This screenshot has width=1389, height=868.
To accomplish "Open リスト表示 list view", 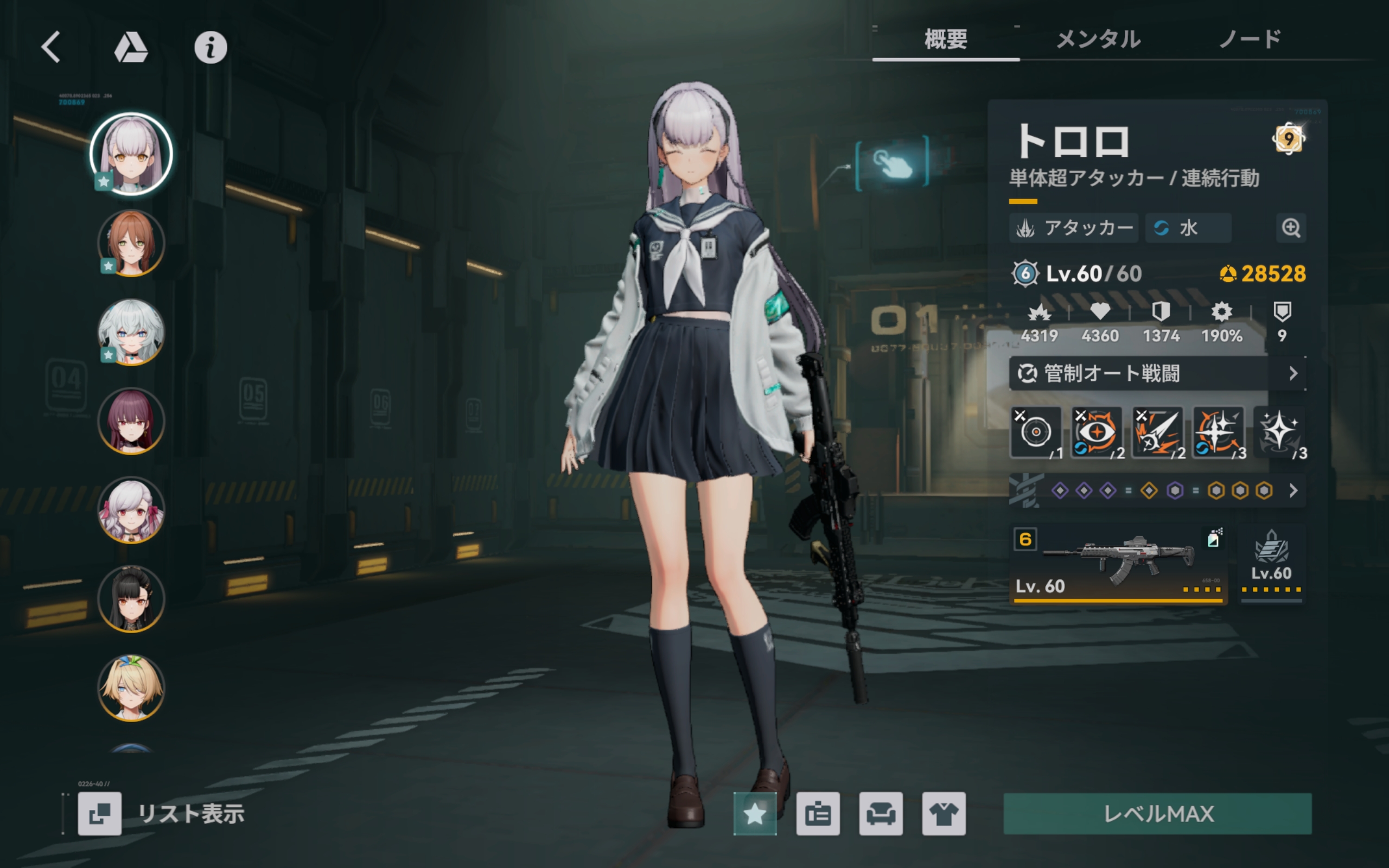I will coord(162,813).
